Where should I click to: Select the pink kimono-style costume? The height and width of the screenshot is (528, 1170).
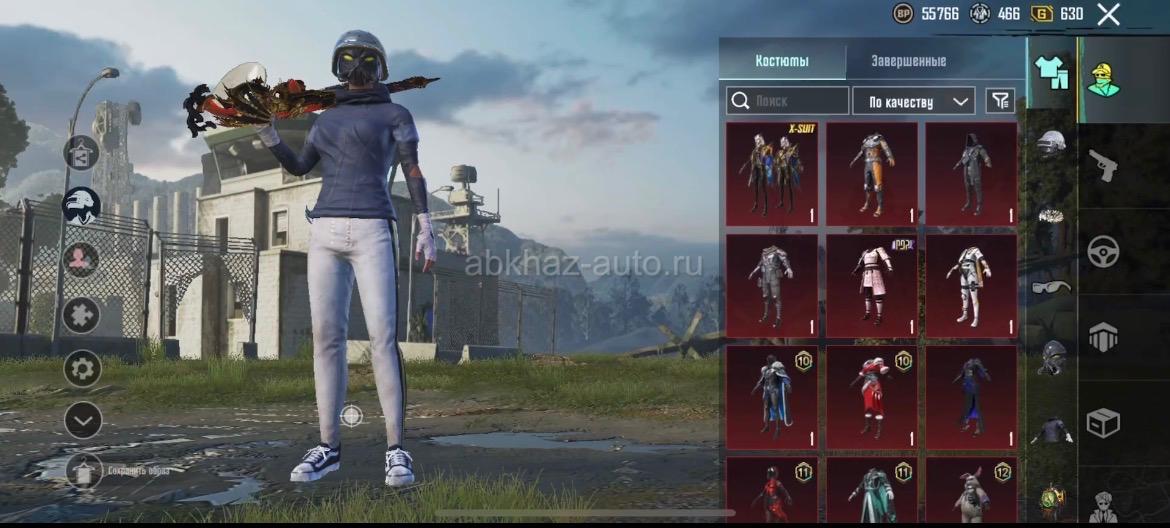point(872,286)
